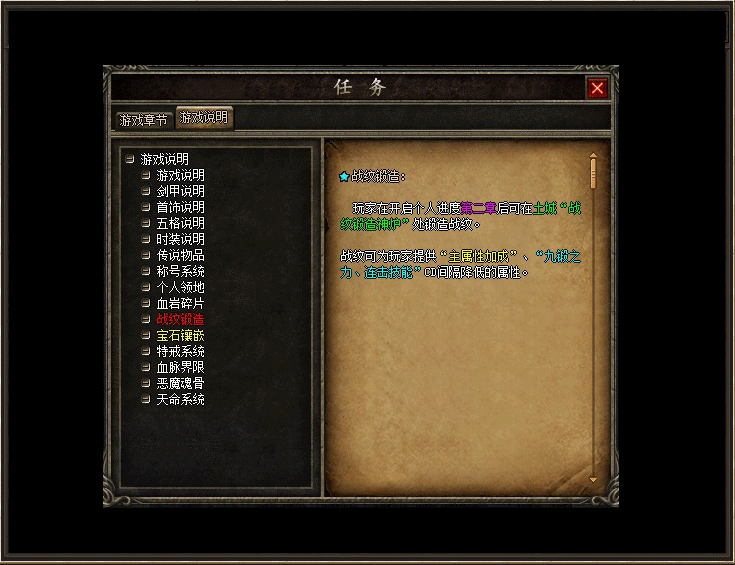Open the 剑甲说明 entry

click(180, 191)
